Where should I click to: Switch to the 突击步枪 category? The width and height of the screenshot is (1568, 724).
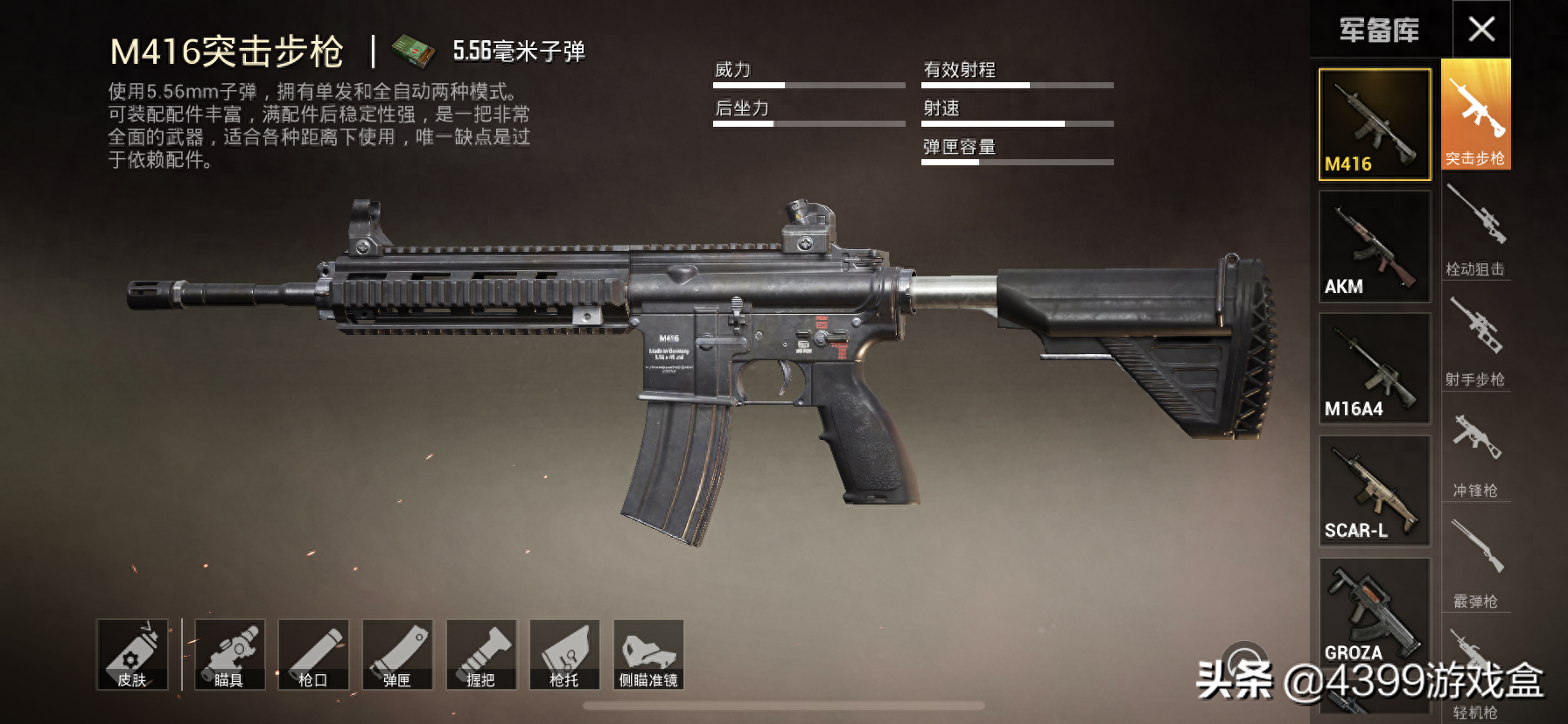[1475, 115]
